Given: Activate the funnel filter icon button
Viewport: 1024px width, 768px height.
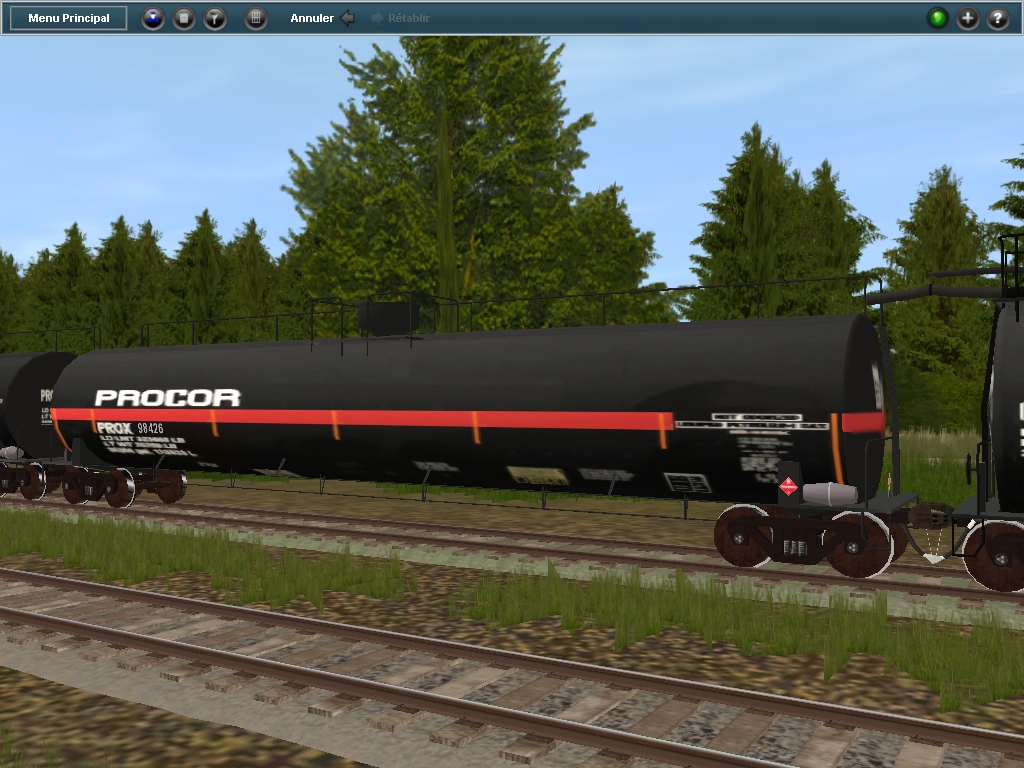Looking at the screenshot, I should pyautogui.click(x=215, y=18).
